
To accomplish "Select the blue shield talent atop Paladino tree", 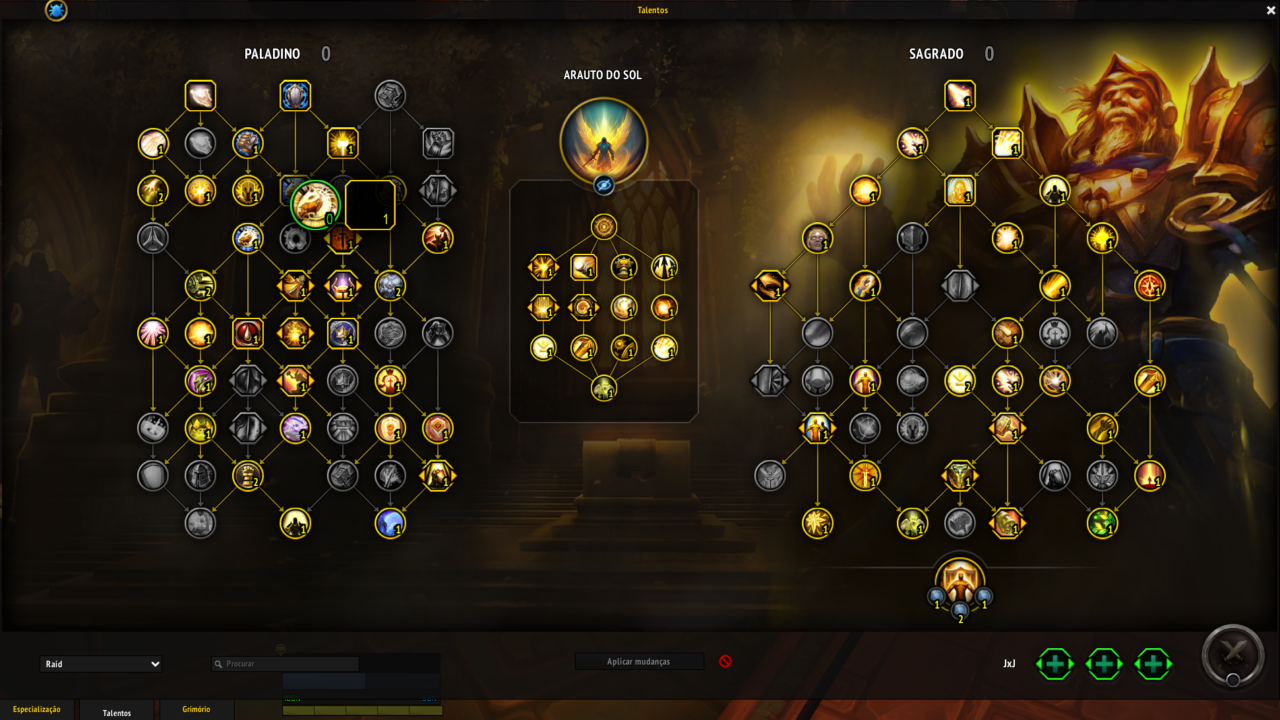I will (x=295, y=96).
